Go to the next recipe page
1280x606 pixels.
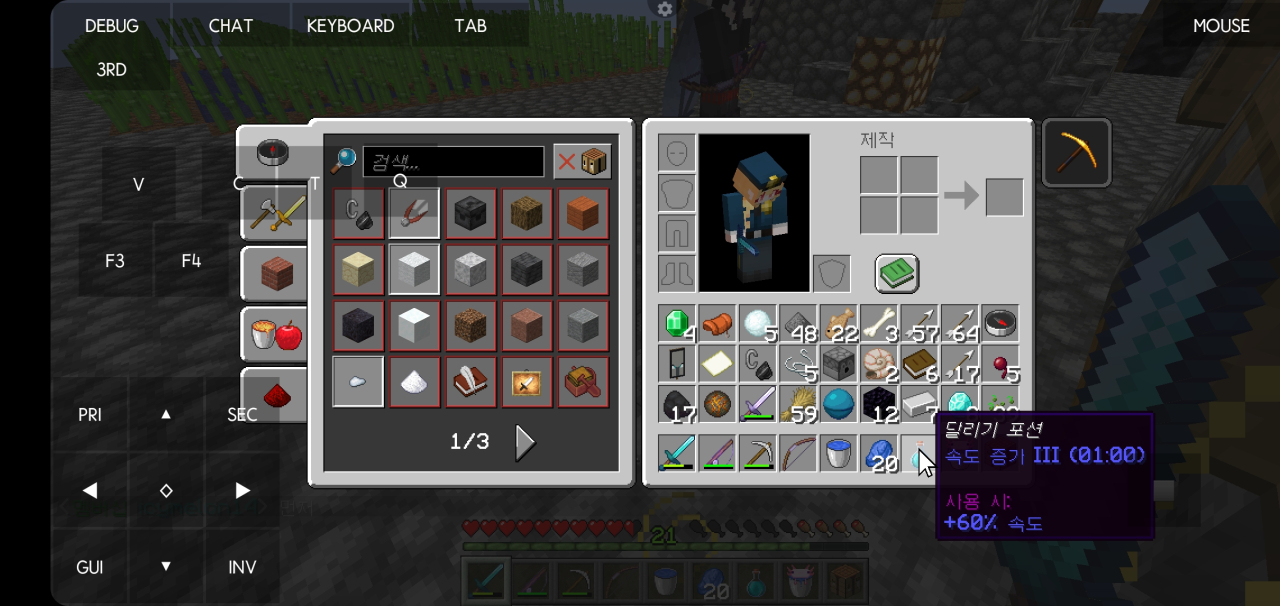coord(524,442)
